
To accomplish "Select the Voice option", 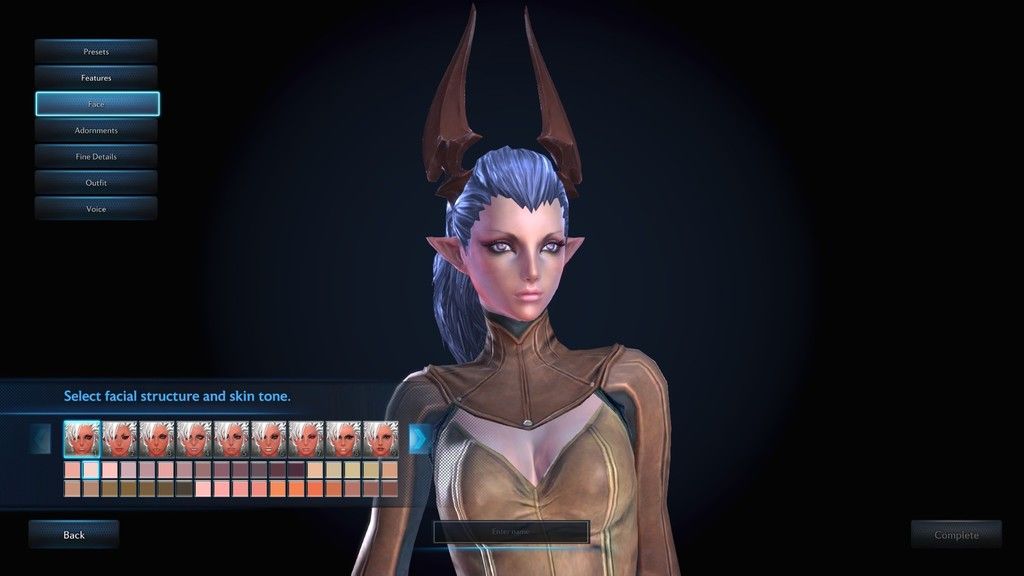I will tap(96, 208).
